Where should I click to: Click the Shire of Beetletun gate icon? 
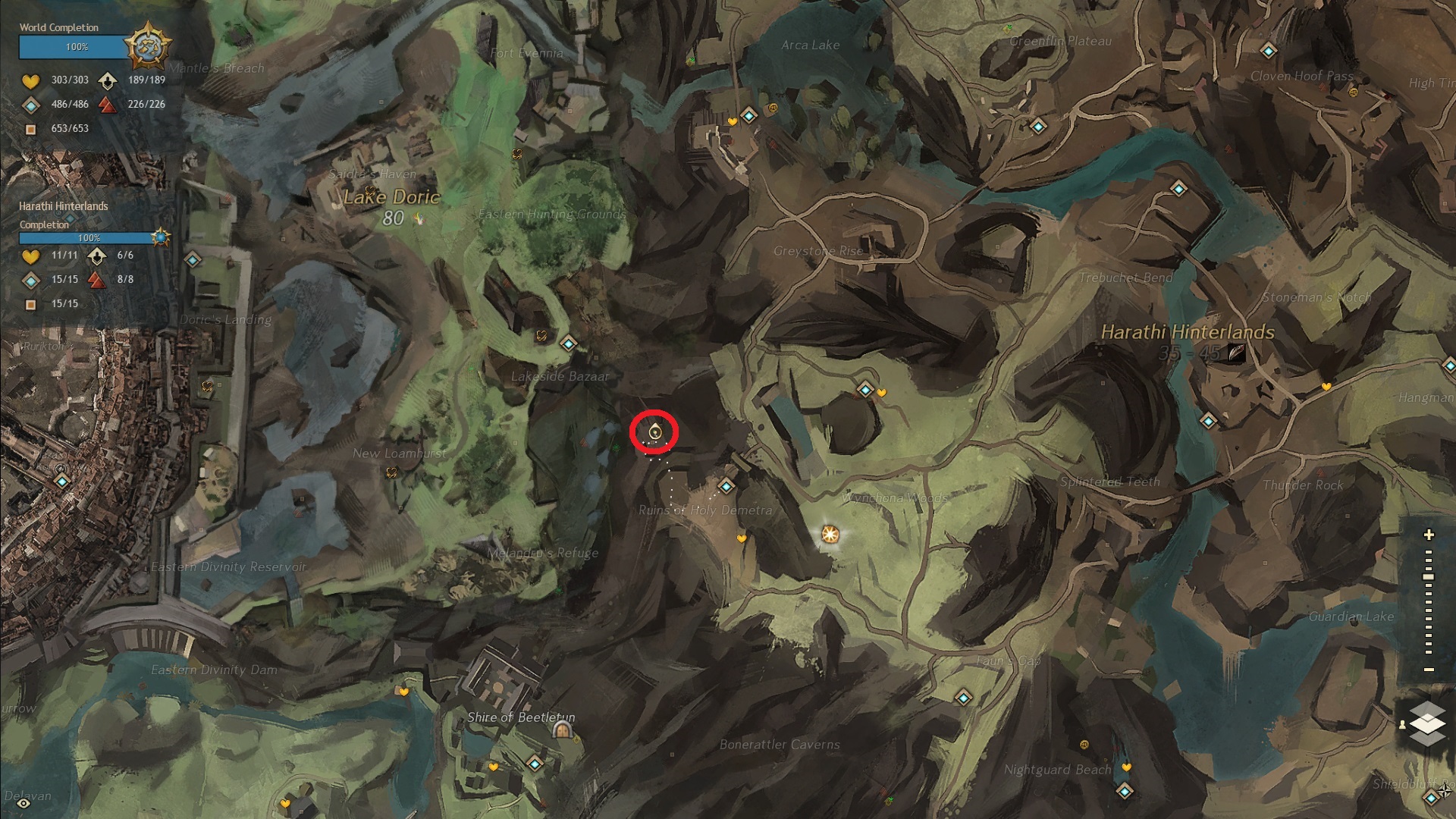pyautogui.click(x=562, y=730)
